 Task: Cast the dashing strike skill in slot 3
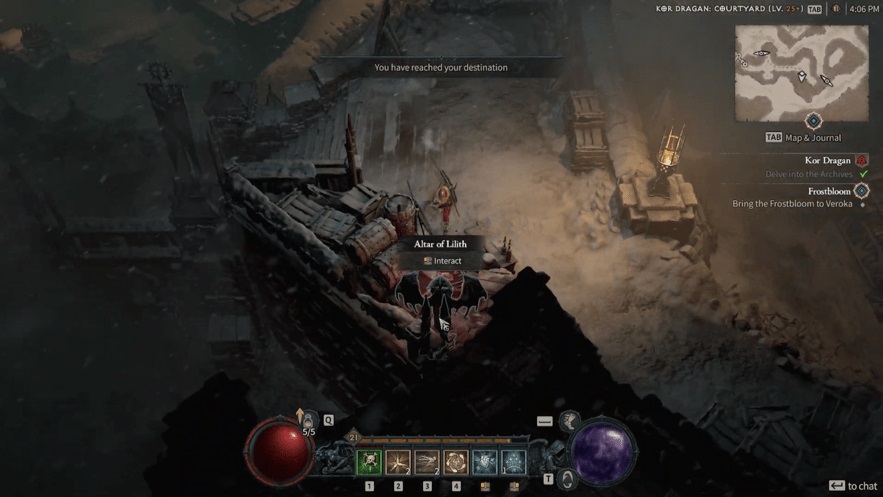pos(427,462)
